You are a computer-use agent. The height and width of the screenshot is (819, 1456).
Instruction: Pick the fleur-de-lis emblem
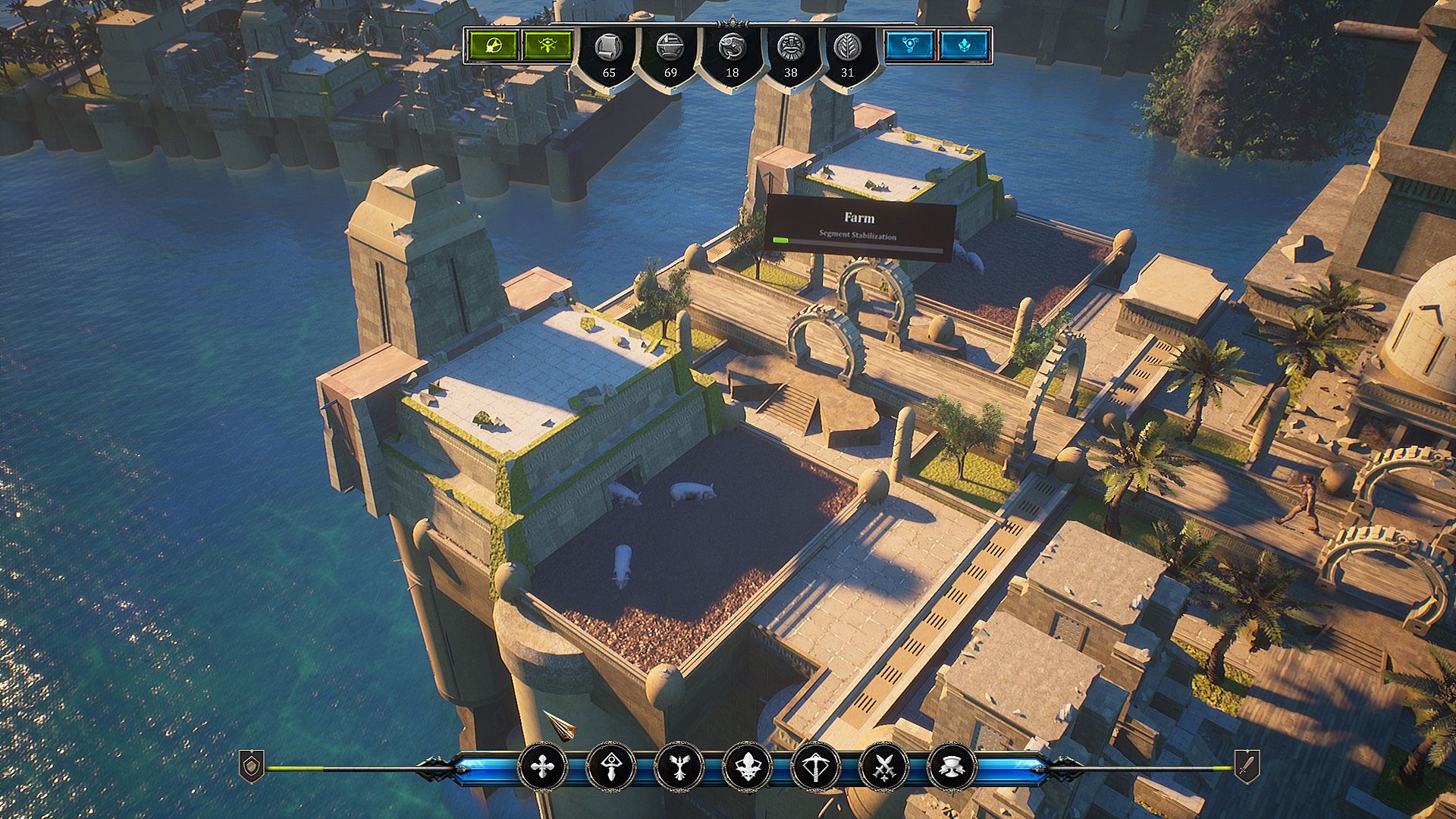point(747,767)
